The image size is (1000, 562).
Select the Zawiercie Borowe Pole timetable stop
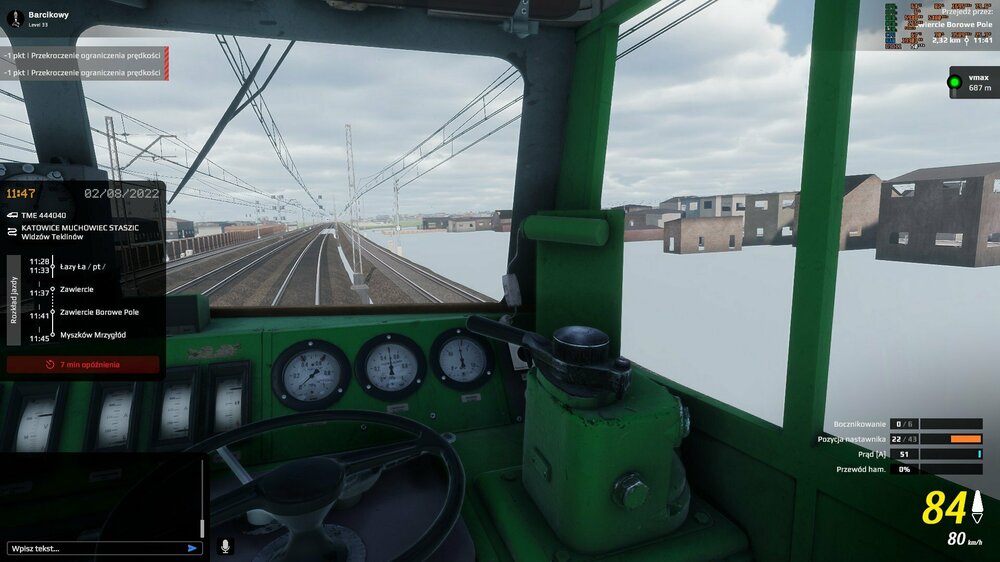click(x=99, y=312)
